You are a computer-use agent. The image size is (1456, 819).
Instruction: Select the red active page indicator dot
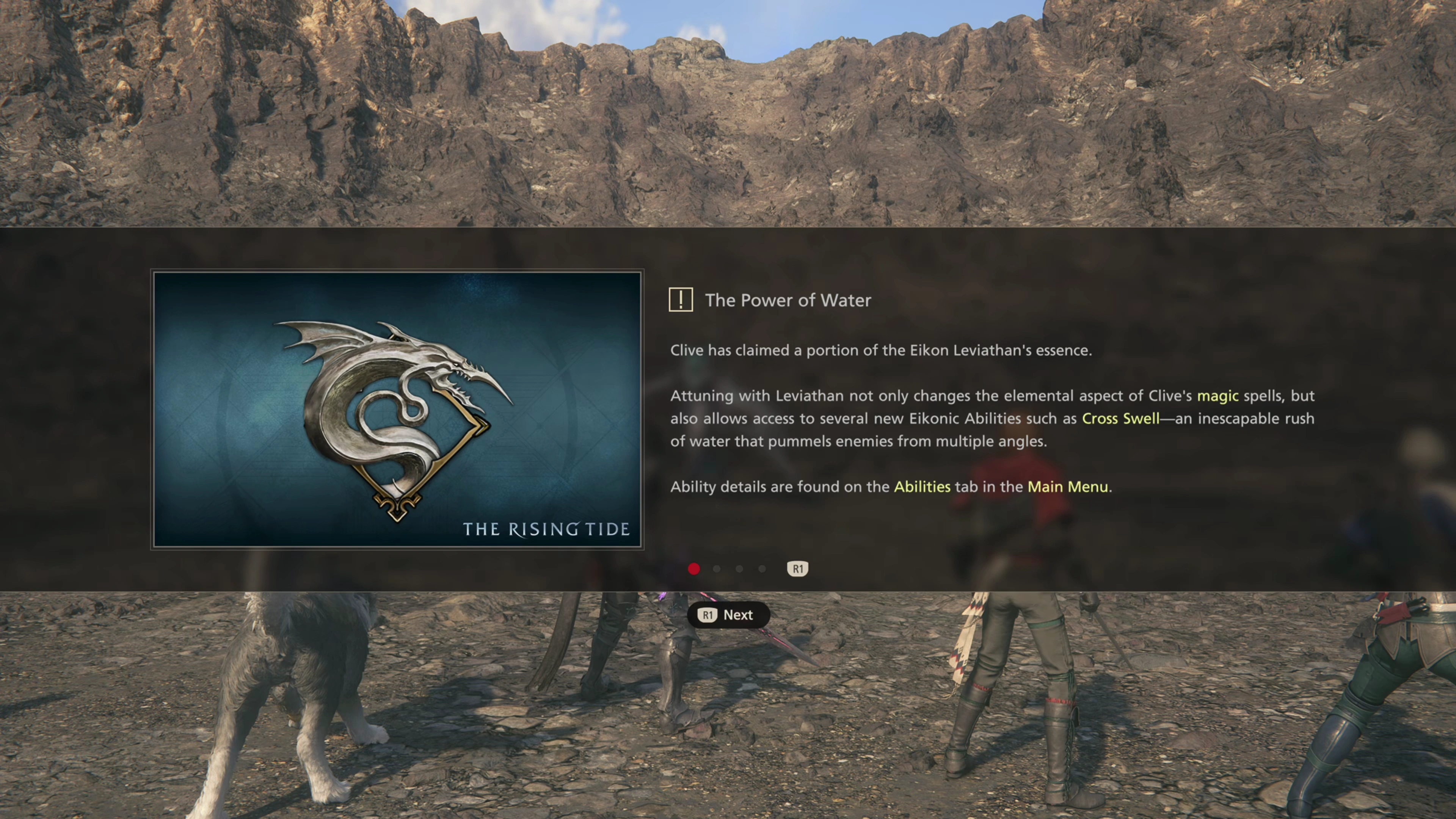tap(694, 569)
